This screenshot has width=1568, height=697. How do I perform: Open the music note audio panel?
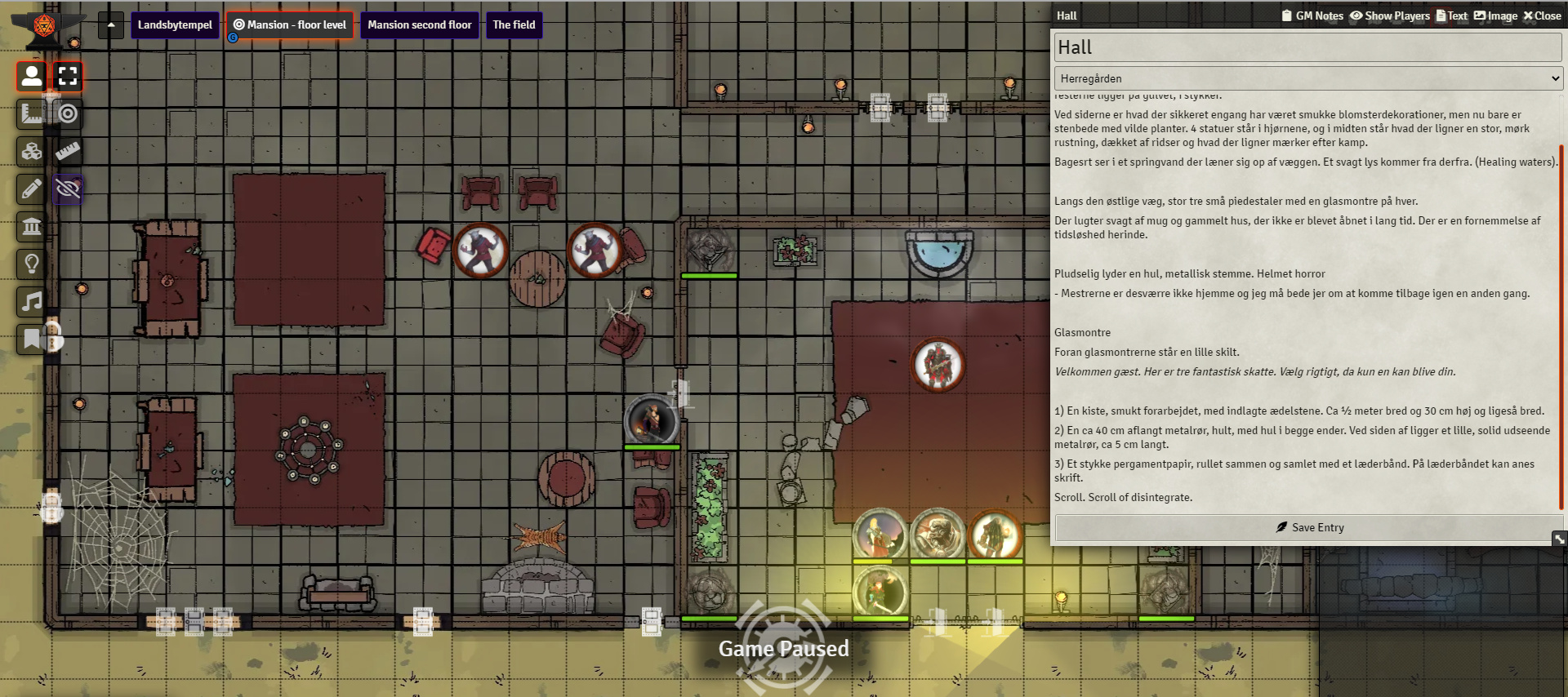pos(32,301)
